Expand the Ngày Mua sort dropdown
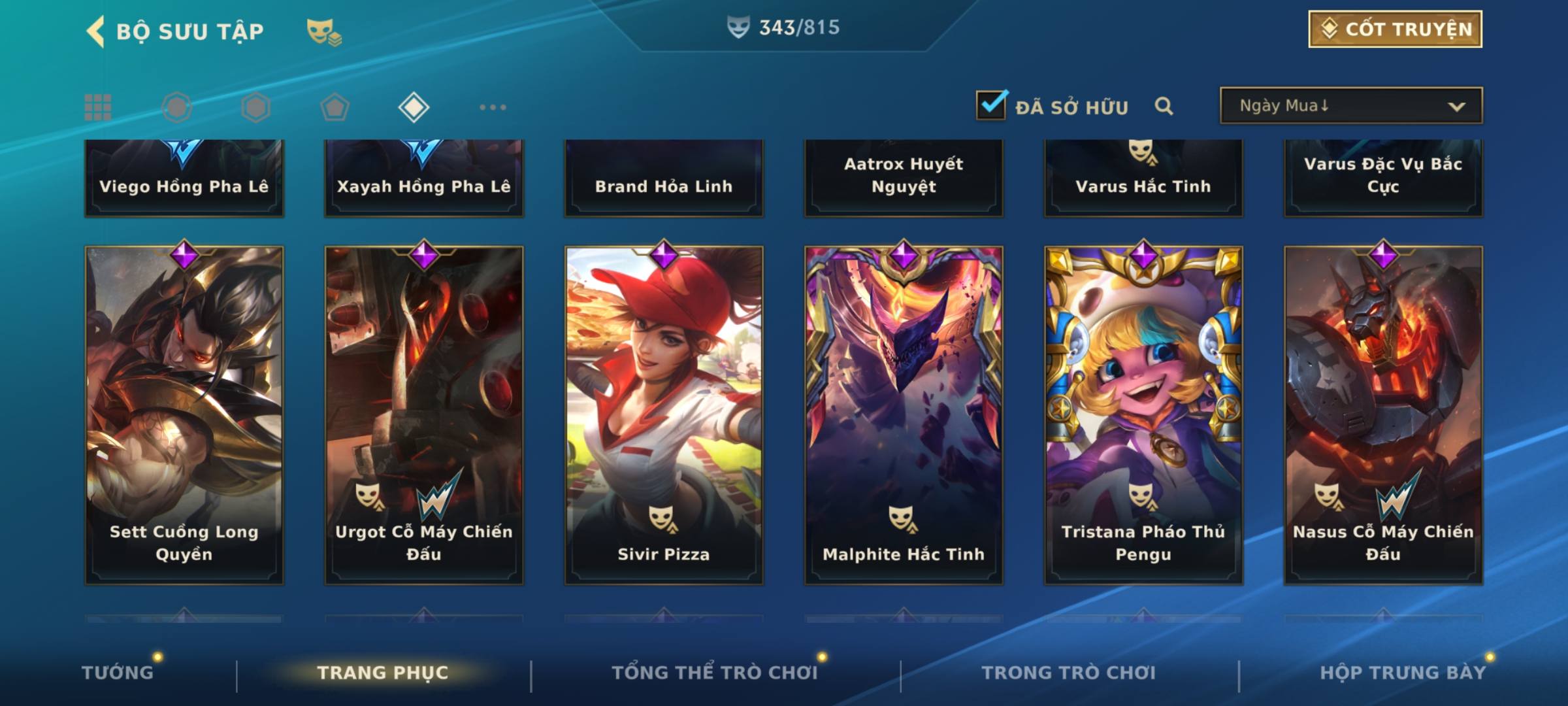The width and height of the screenshot is (1568, 706). pos(1350,106)
